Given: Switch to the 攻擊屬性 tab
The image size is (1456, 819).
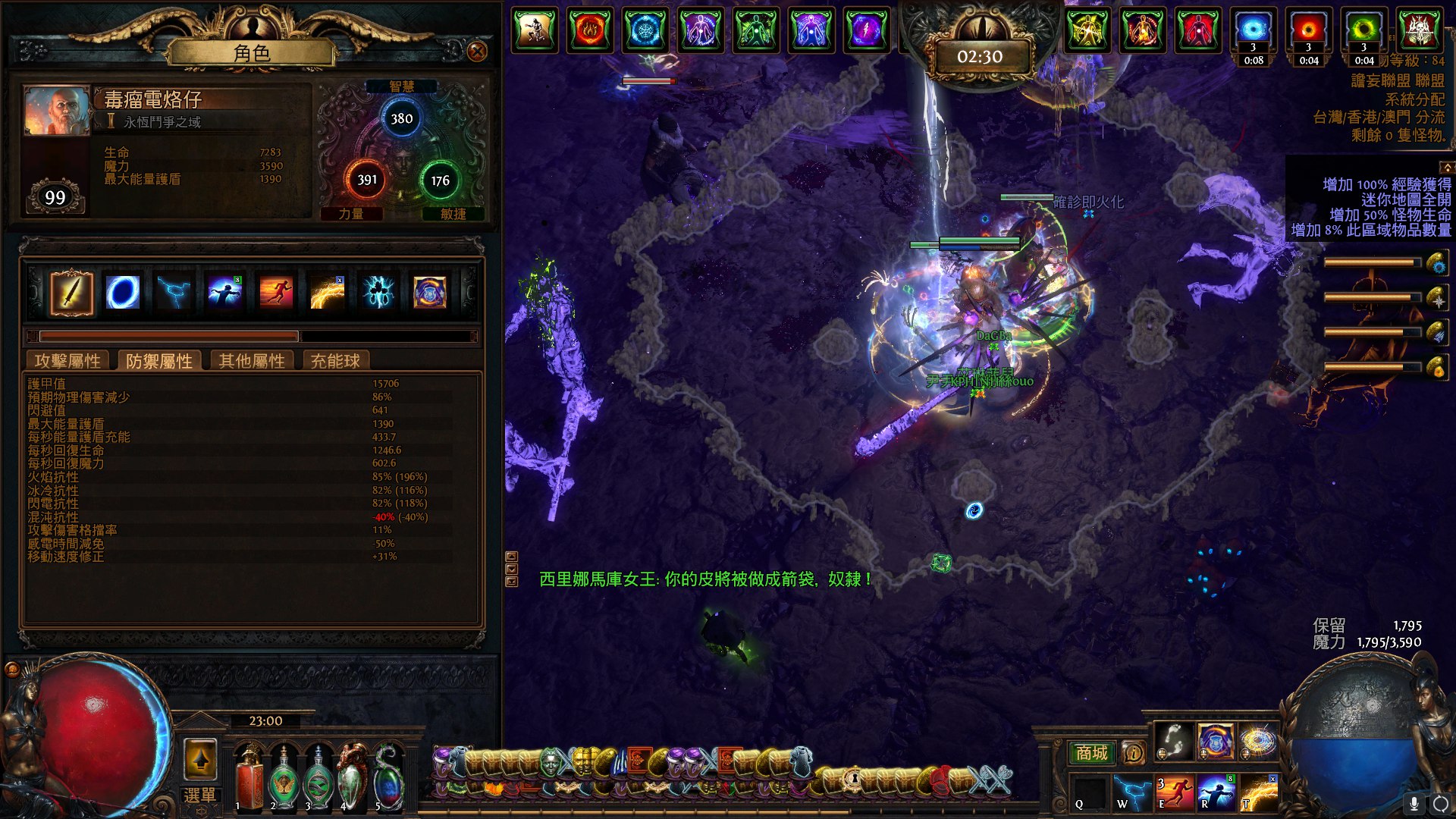Looking at the screenshot, I should click(67, 361).
